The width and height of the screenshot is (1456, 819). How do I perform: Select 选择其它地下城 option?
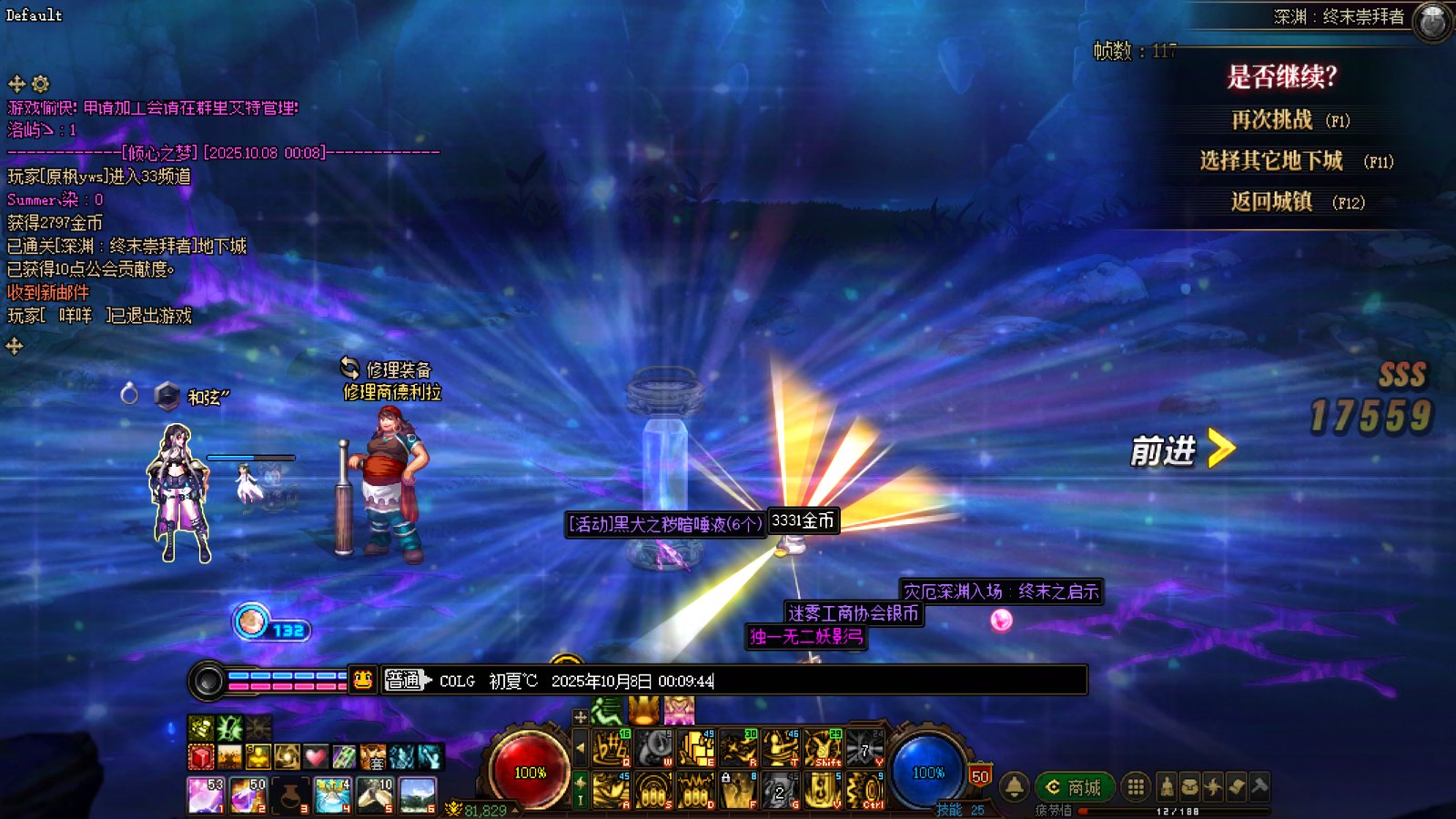(1271, 161)
